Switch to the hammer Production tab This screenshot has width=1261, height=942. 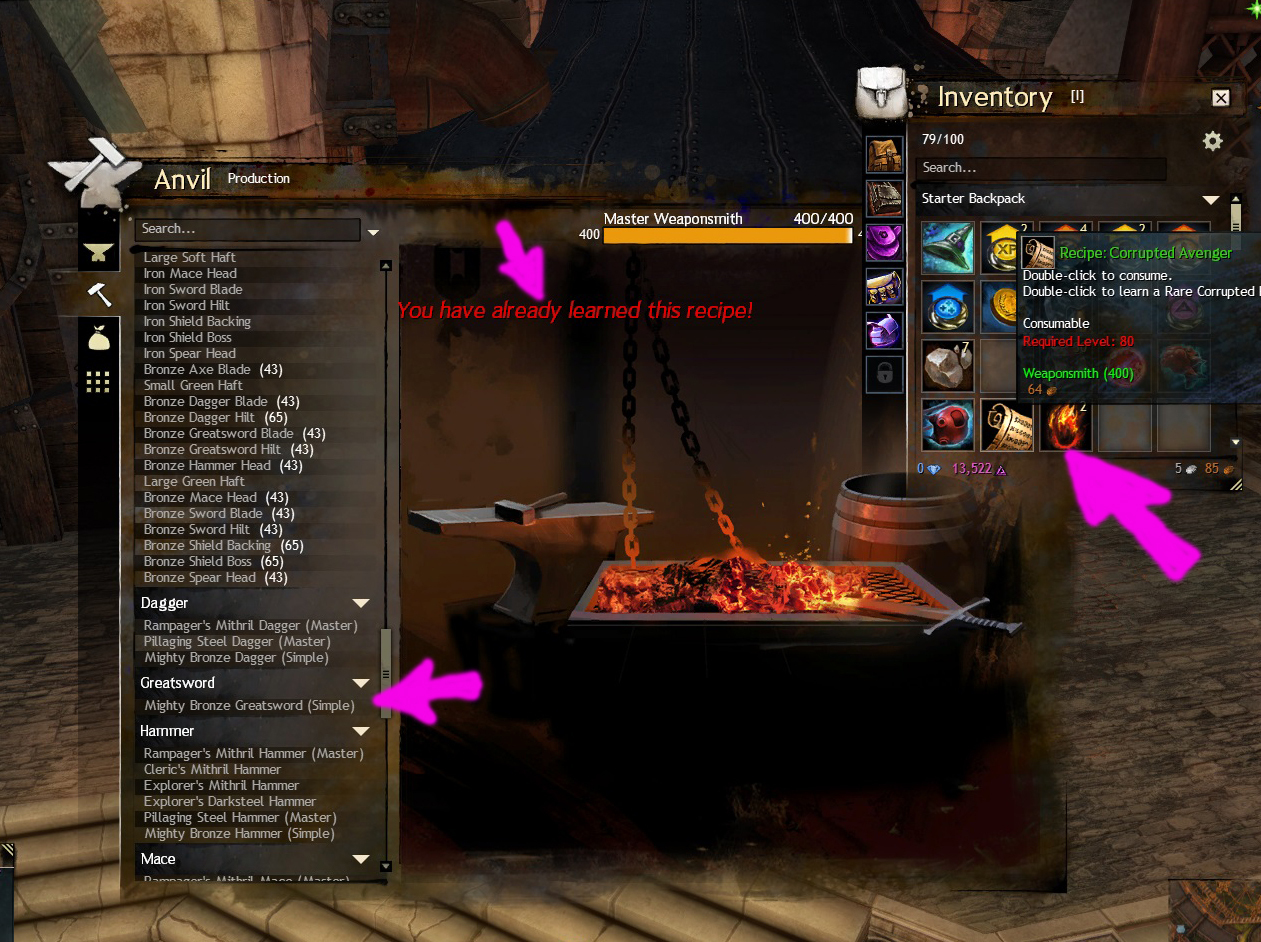(99, 294)
